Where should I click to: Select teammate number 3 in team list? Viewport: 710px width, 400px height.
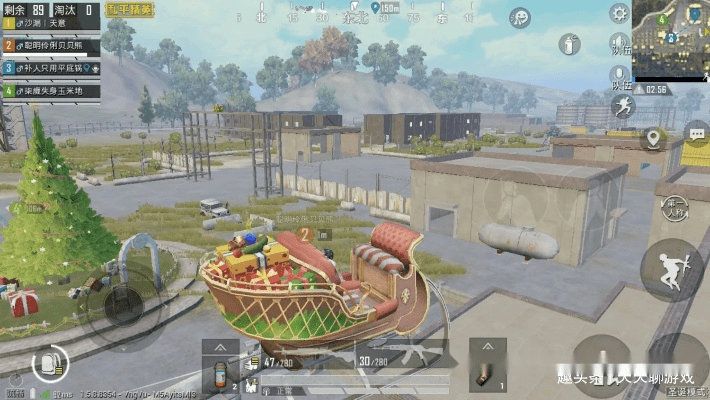[x=50, y=68]
